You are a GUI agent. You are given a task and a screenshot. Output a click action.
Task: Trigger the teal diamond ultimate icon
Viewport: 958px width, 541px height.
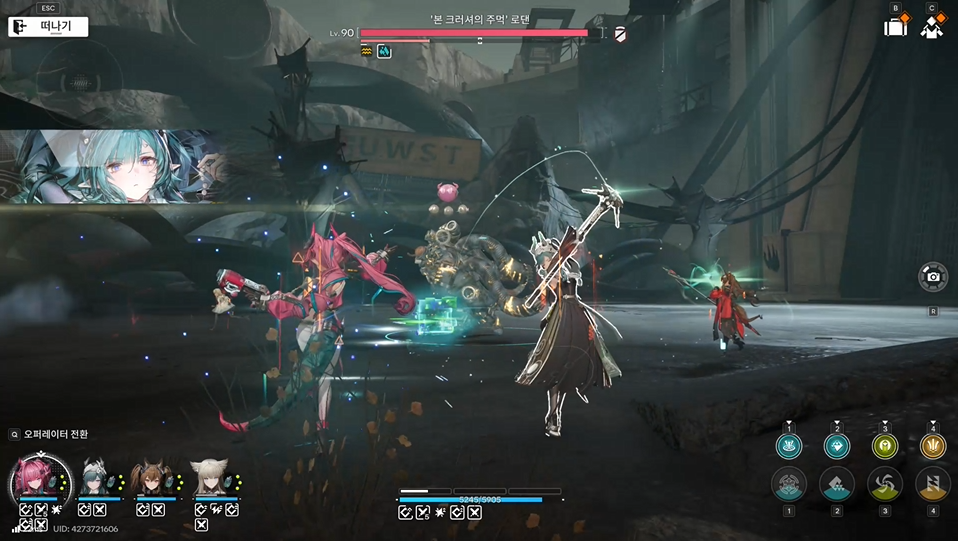(x=837, y=447)
